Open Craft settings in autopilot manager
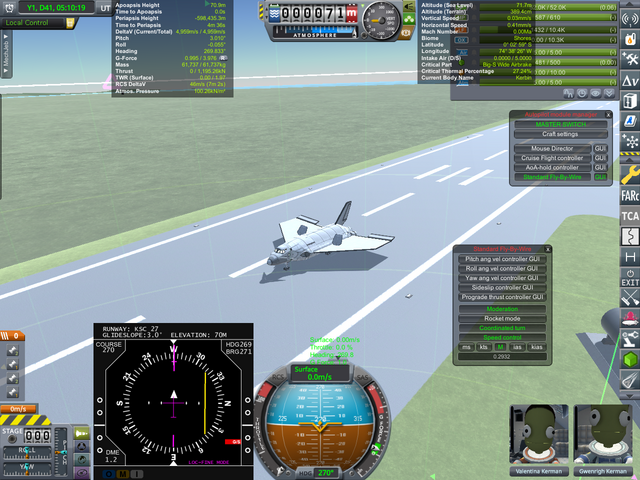 point(560,134)
